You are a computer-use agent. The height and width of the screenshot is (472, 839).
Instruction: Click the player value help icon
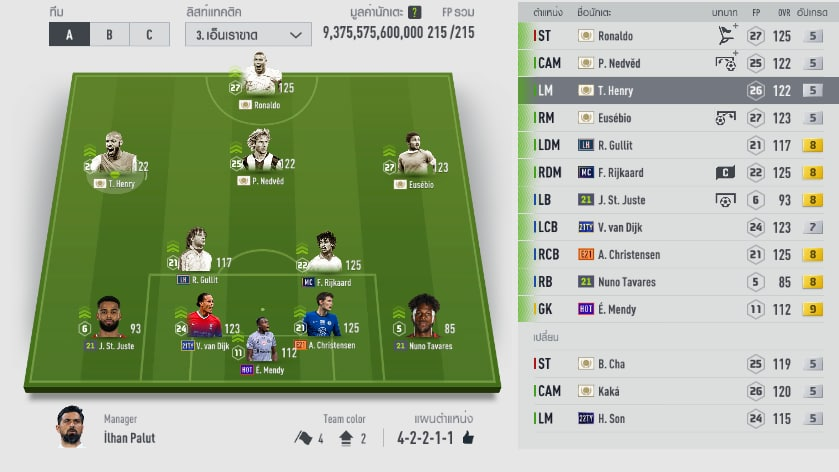414,12
